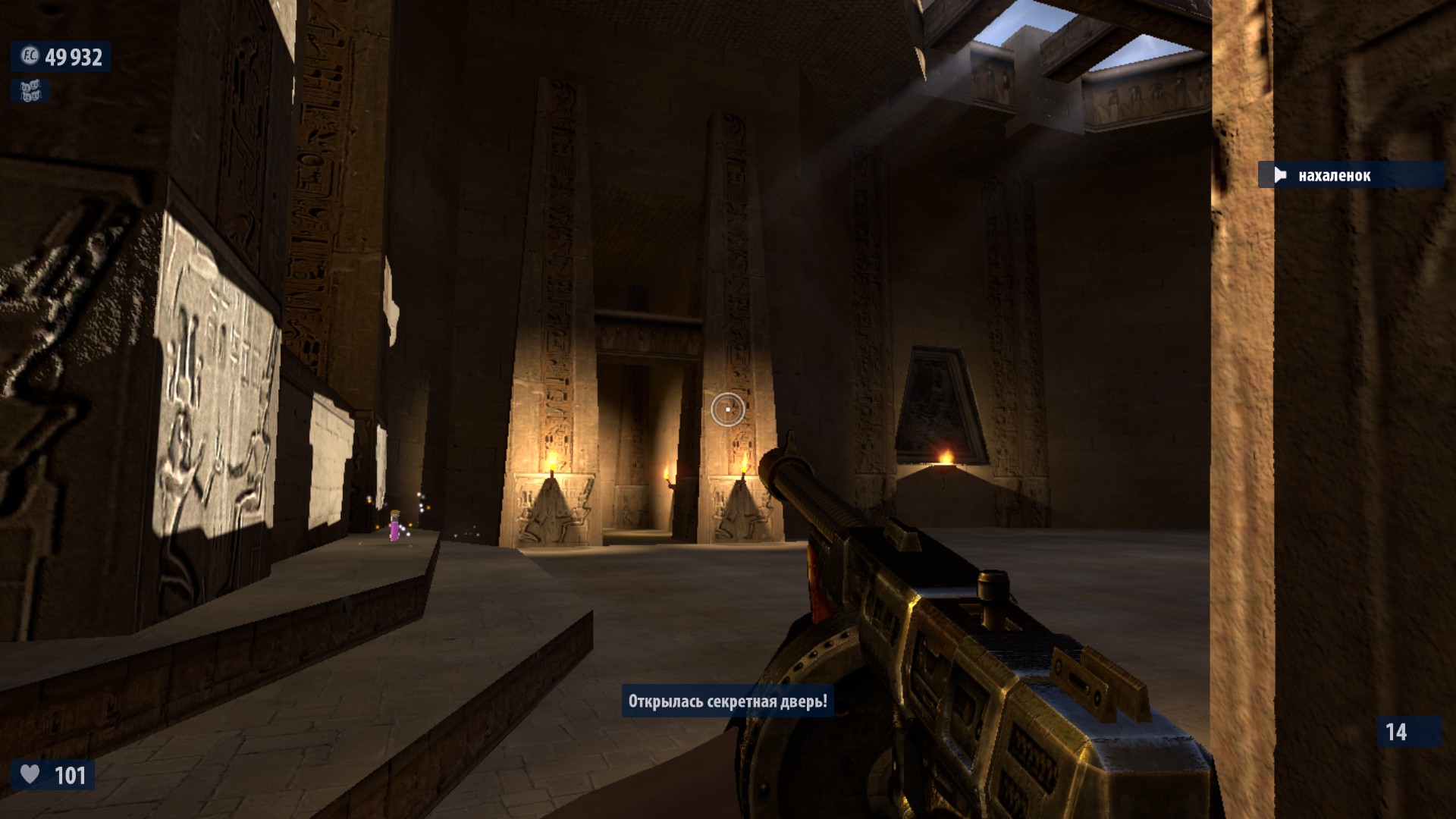Select player entry нахаленок

pyautogui.click(x=1334, y=176)
